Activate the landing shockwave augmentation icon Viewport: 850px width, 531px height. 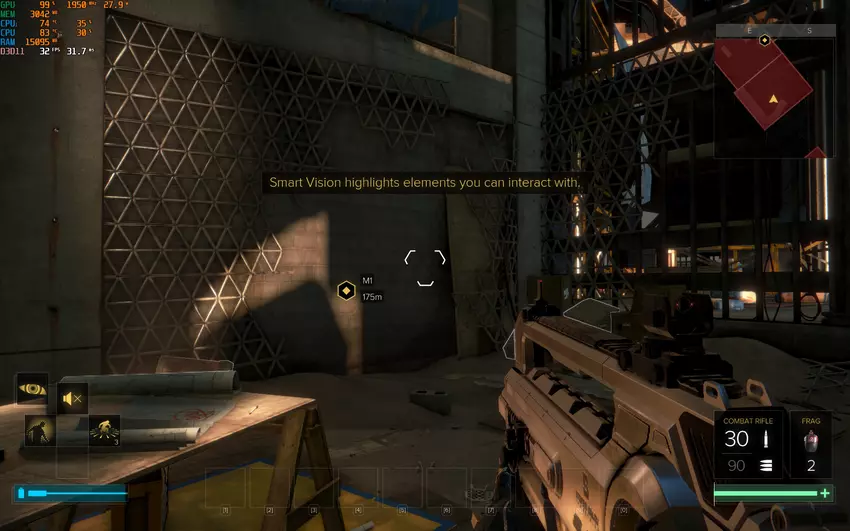(104, 430)
